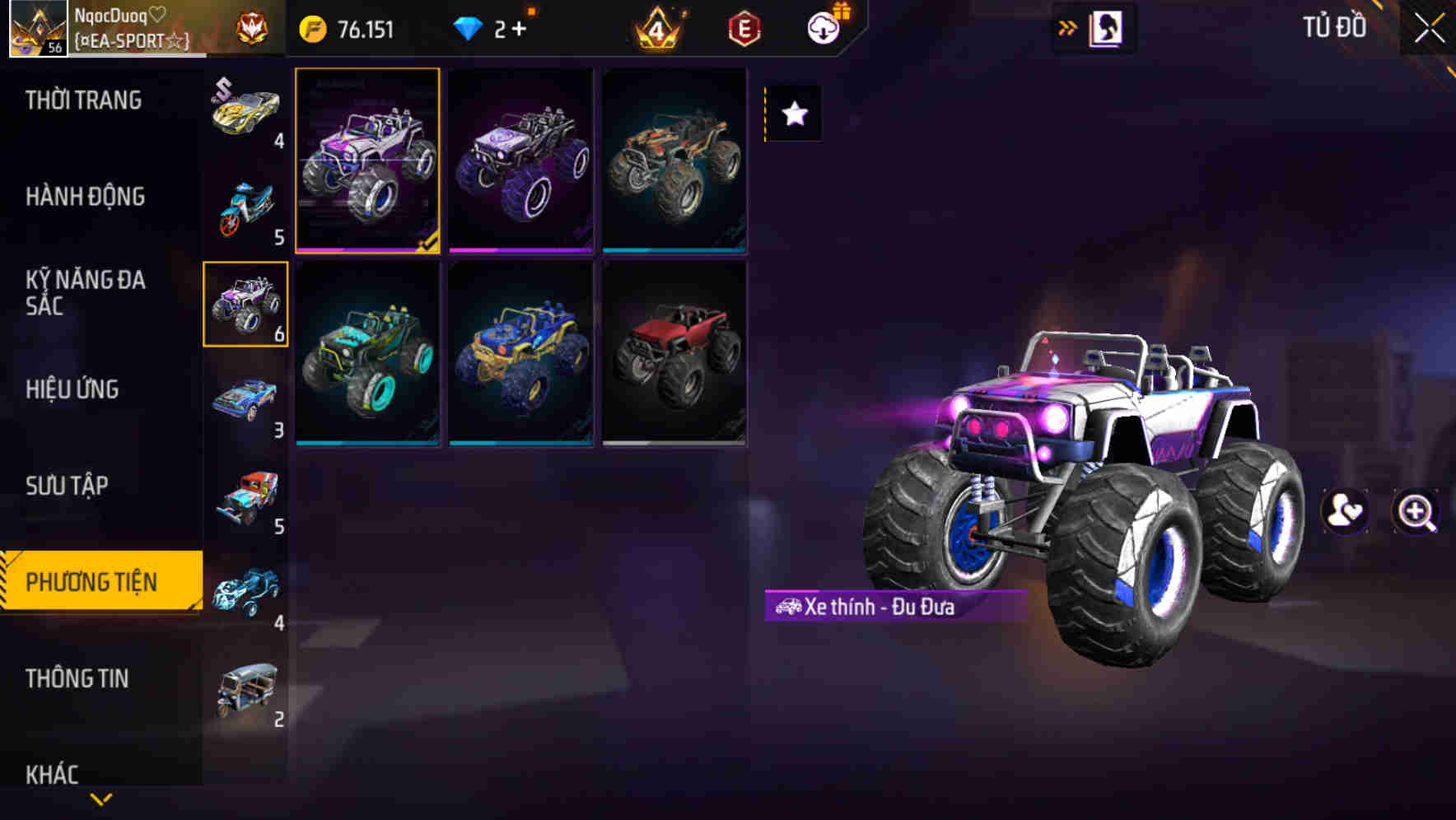Click the small car icon on the Xe thính nameplate
This screenshot has height=820, width=1456.
pyautogui.click(x=789, y=606)
